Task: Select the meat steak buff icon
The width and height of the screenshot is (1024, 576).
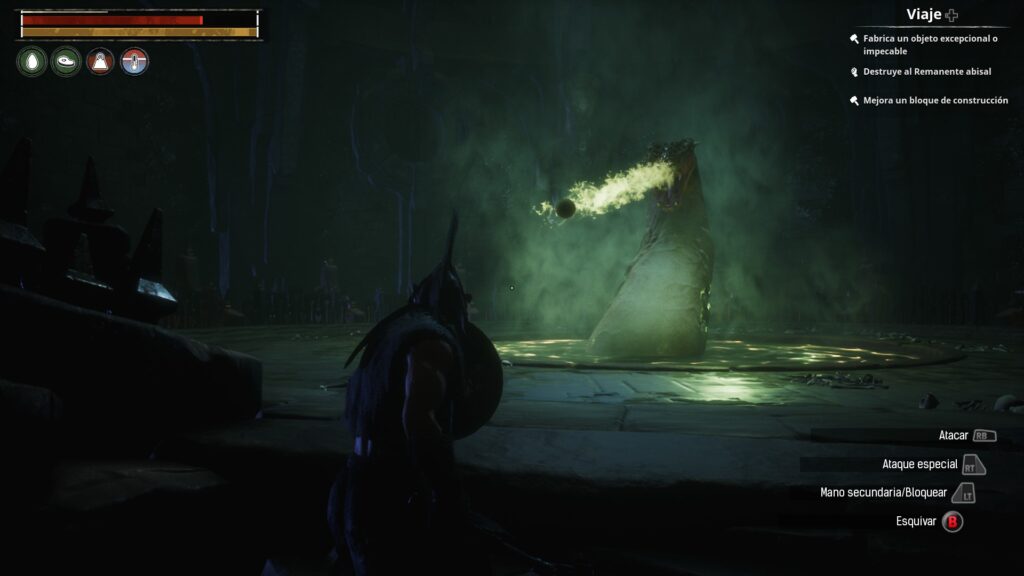Action: (66, 62)
